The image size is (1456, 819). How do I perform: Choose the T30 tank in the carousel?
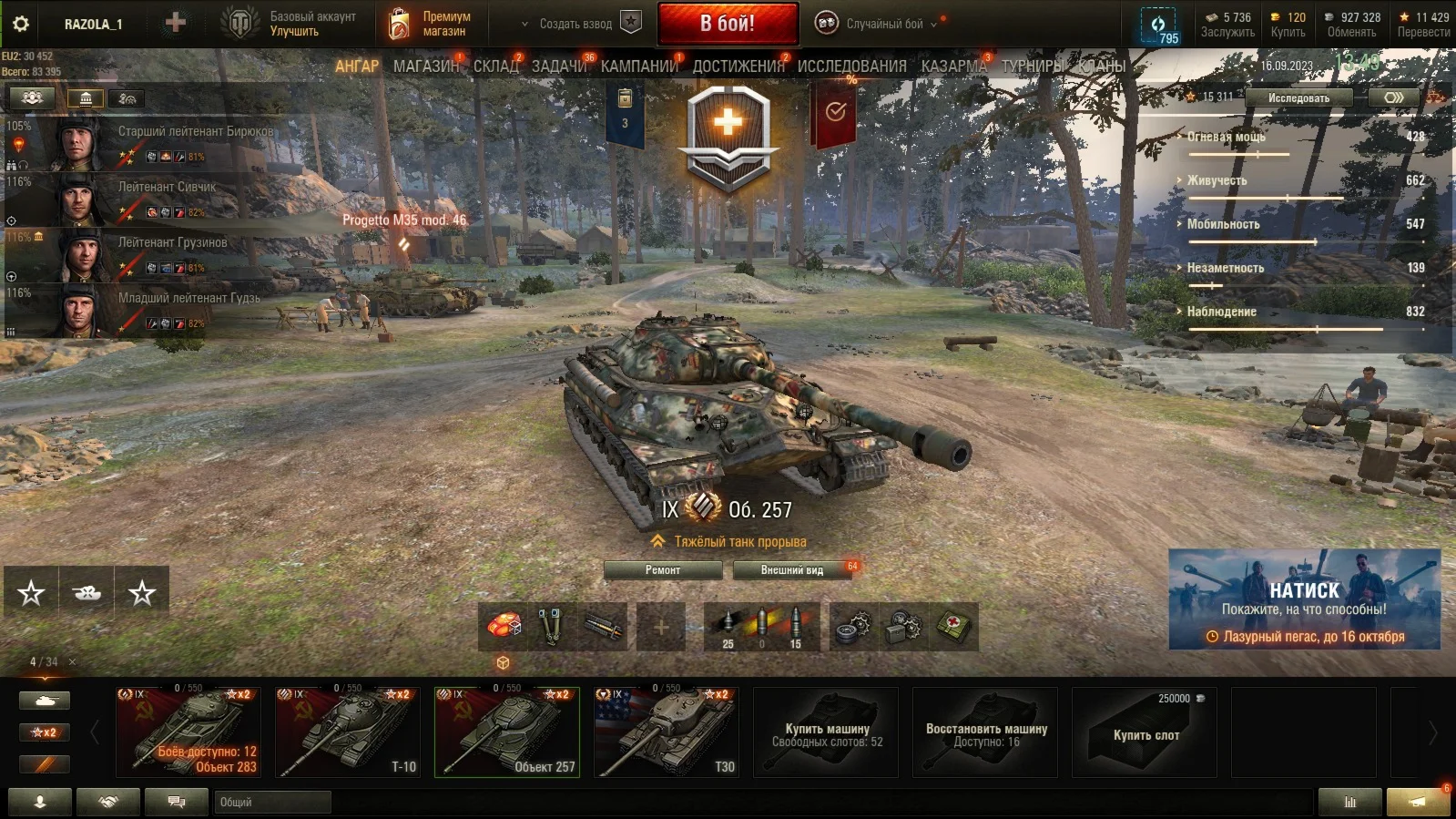point(667,732)
